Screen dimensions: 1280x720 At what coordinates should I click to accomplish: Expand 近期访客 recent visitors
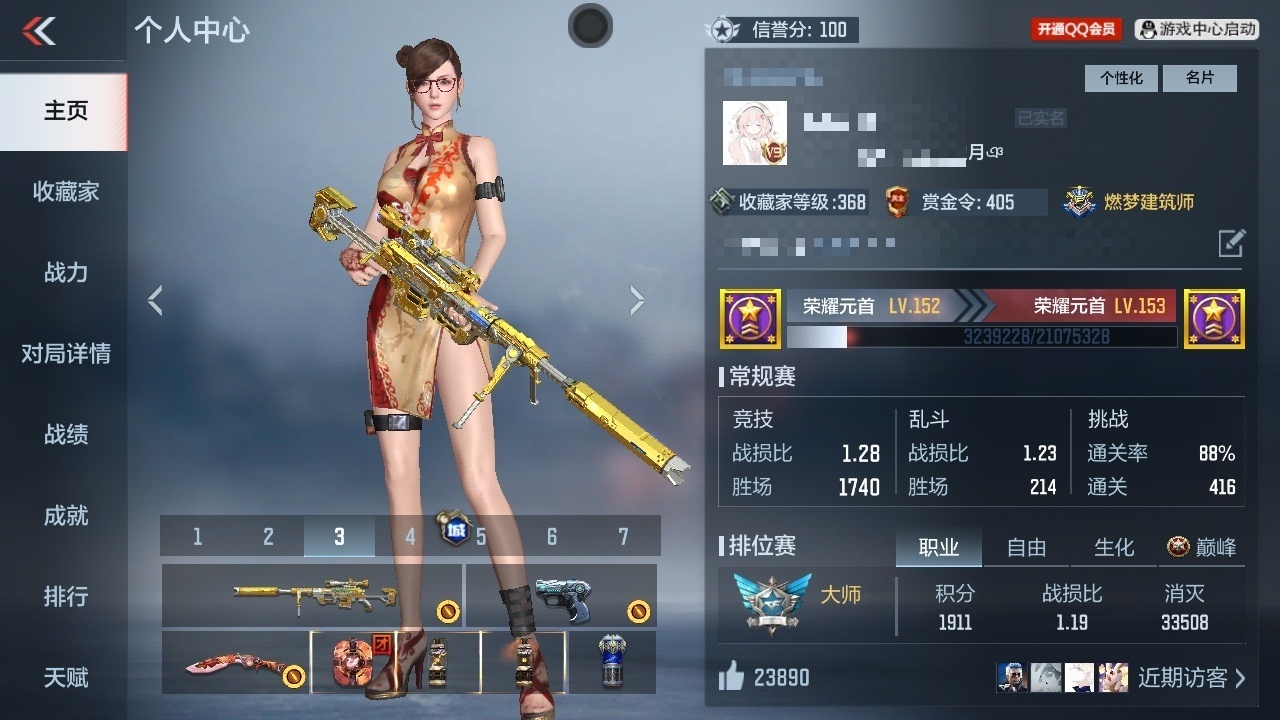point(1186,677)
